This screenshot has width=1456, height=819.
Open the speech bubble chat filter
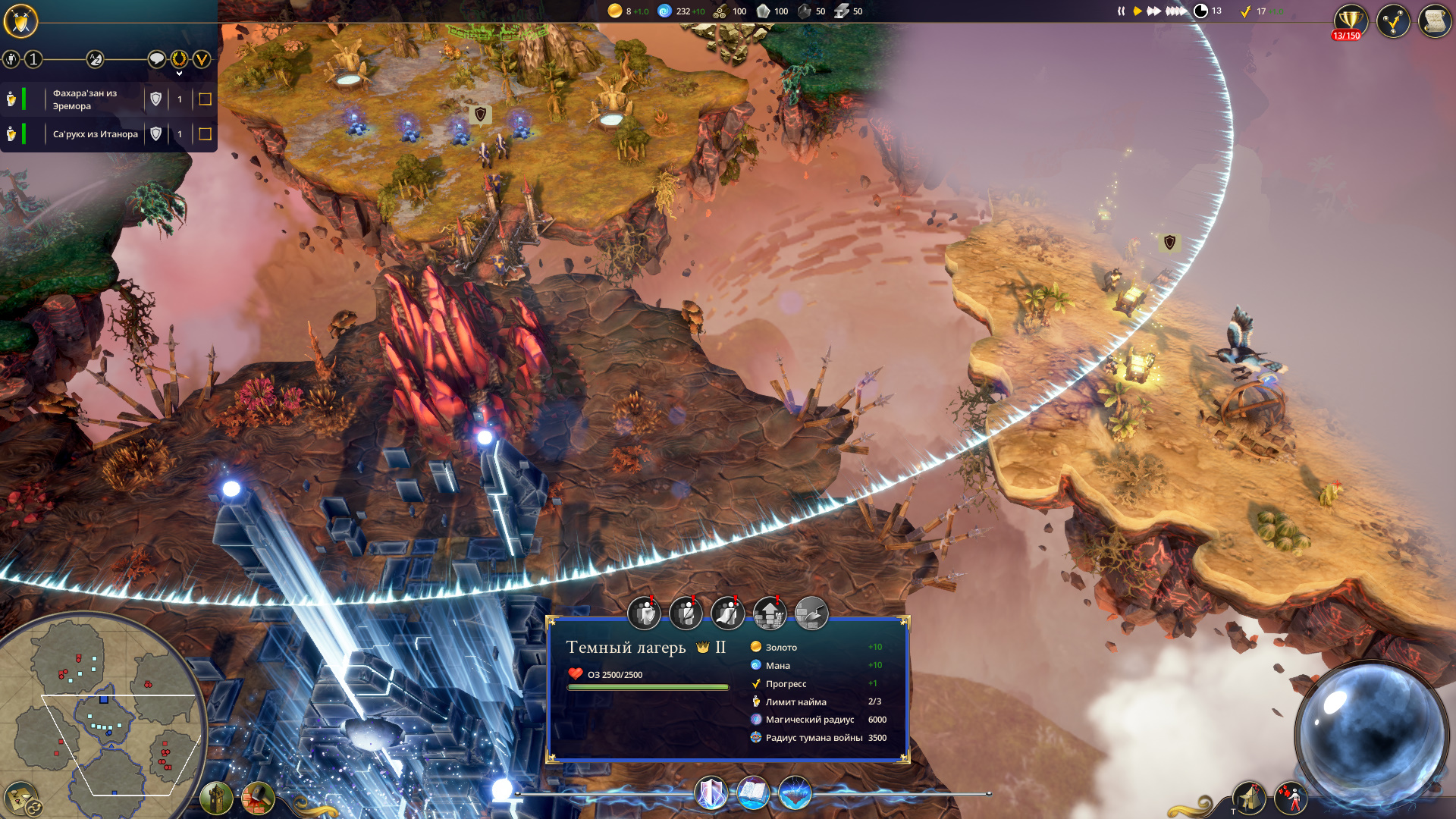click(156, 59)
